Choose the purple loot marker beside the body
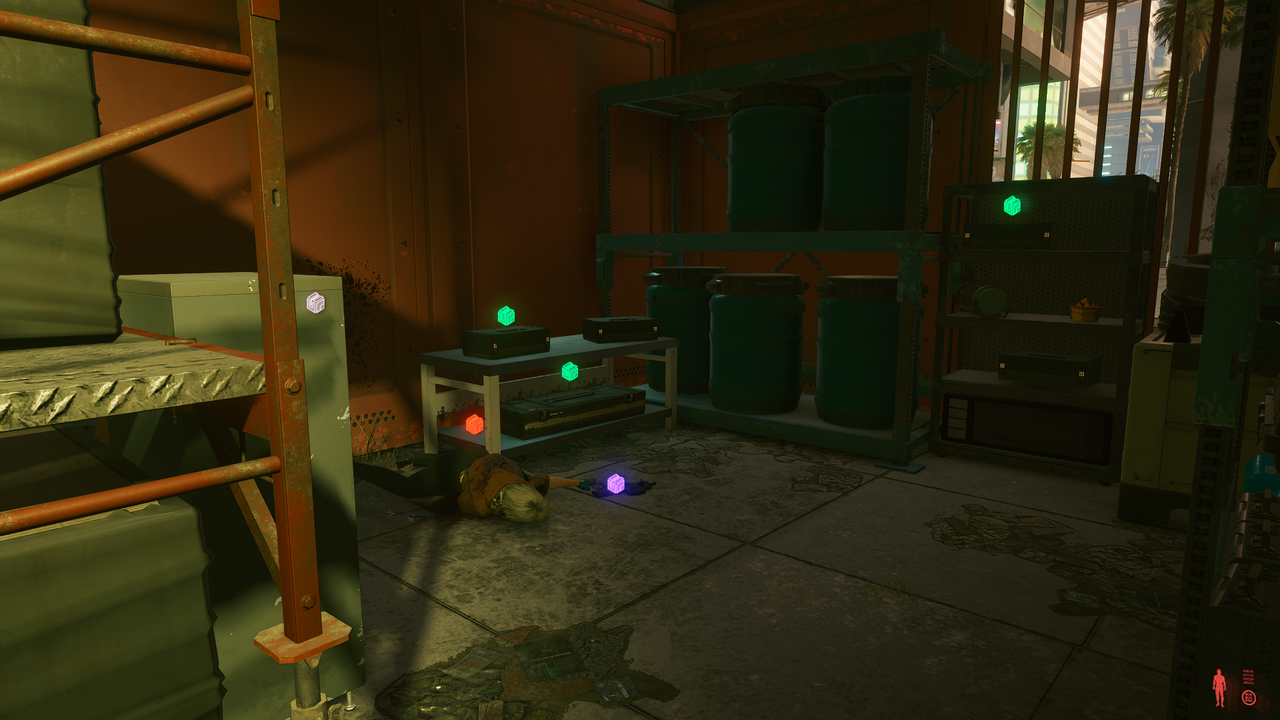 click(616, 484)
